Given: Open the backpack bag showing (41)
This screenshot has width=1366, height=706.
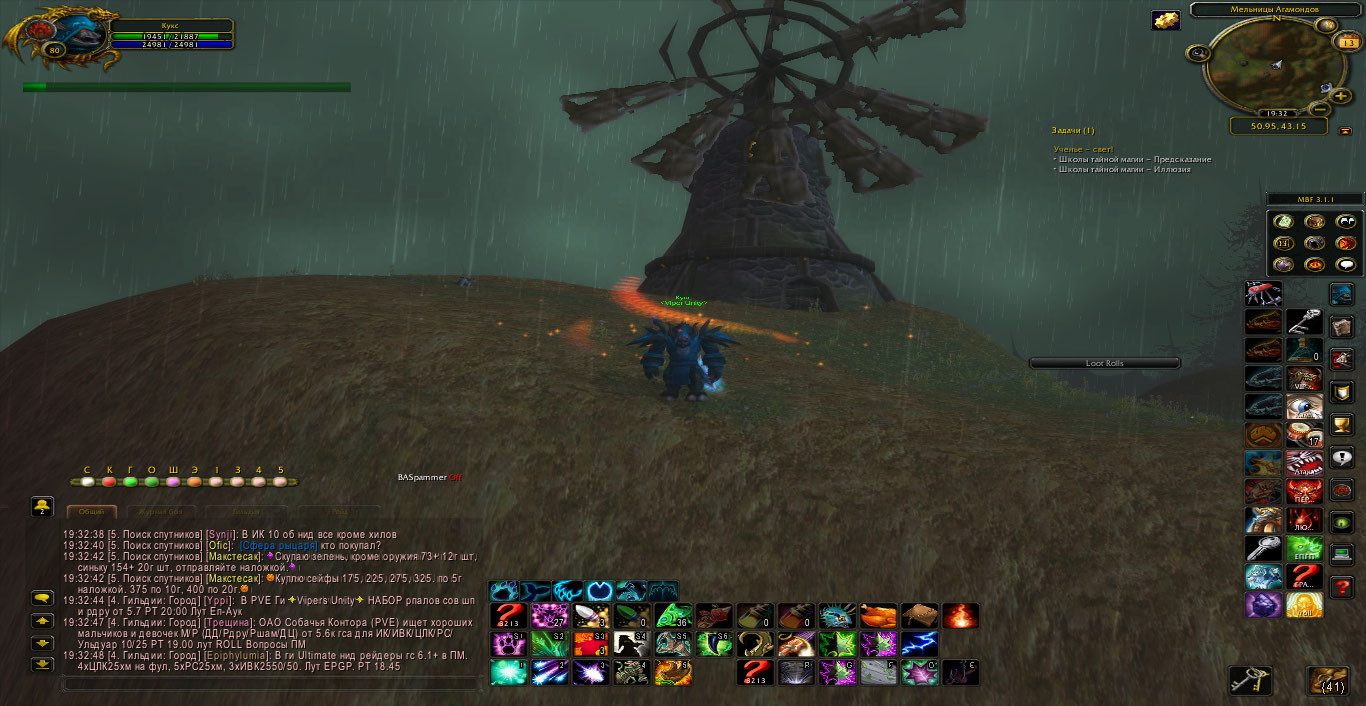Looking at the screenshot, I should pyautogui.click(x=1330, y=680).
